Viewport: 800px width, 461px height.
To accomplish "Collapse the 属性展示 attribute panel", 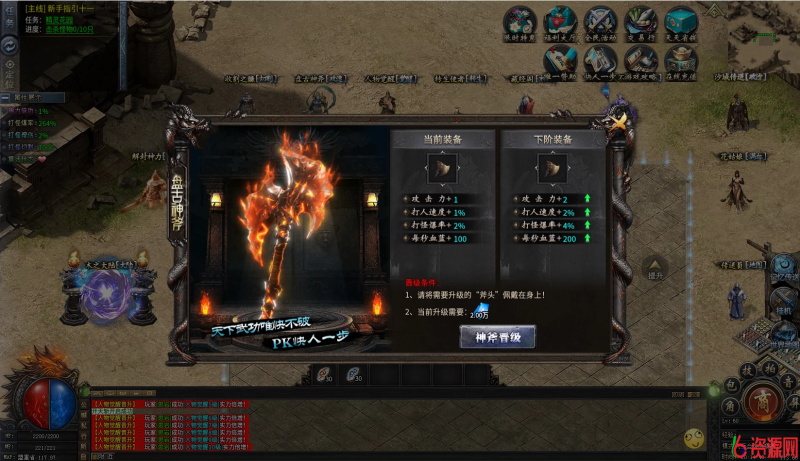I will coord(6,97).
